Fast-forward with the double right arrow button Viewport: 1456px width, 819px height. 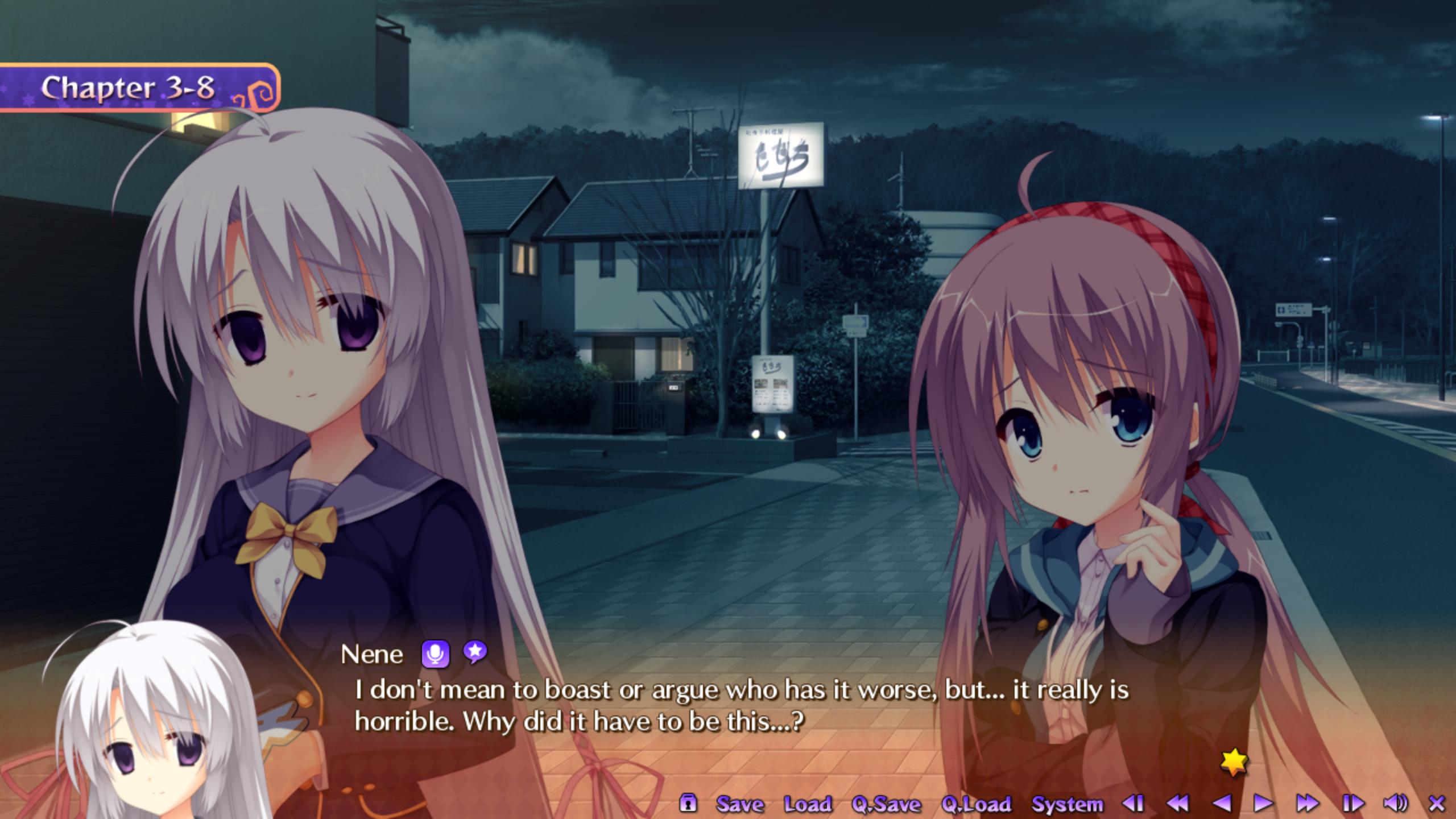coord(1307,803)
